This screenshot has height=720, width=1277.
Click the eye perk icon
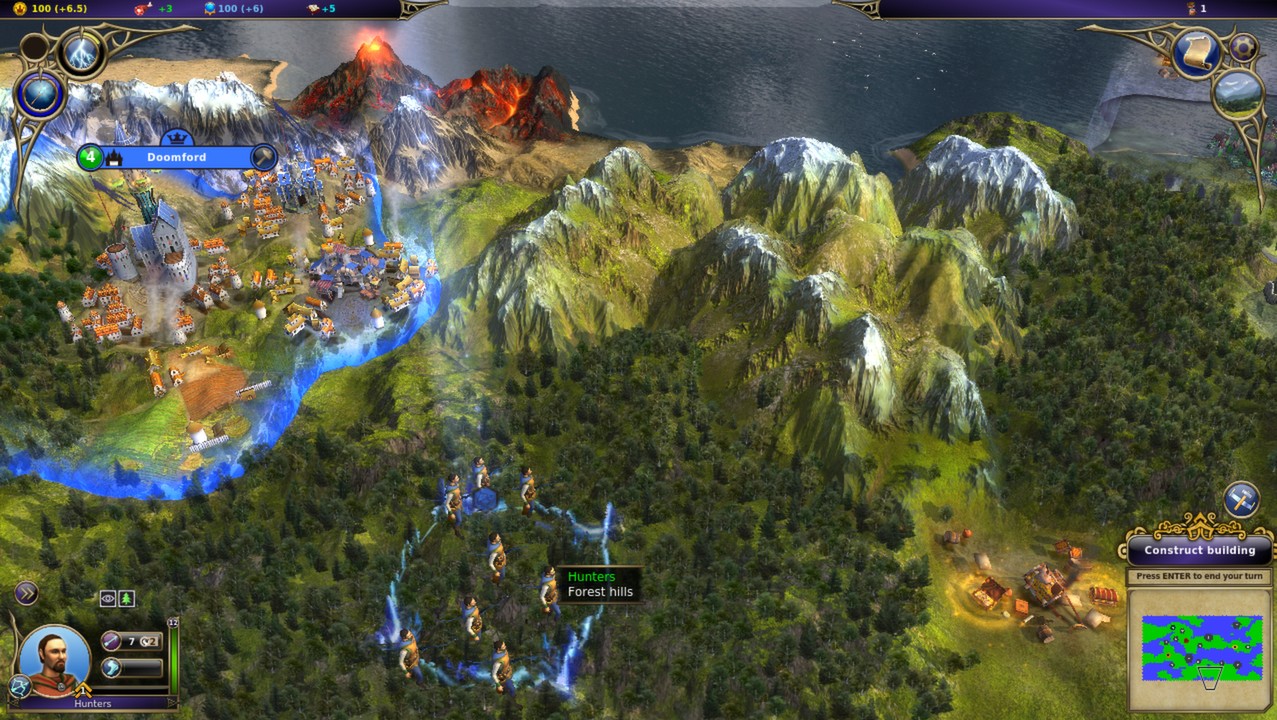click(x=108, y=599)
